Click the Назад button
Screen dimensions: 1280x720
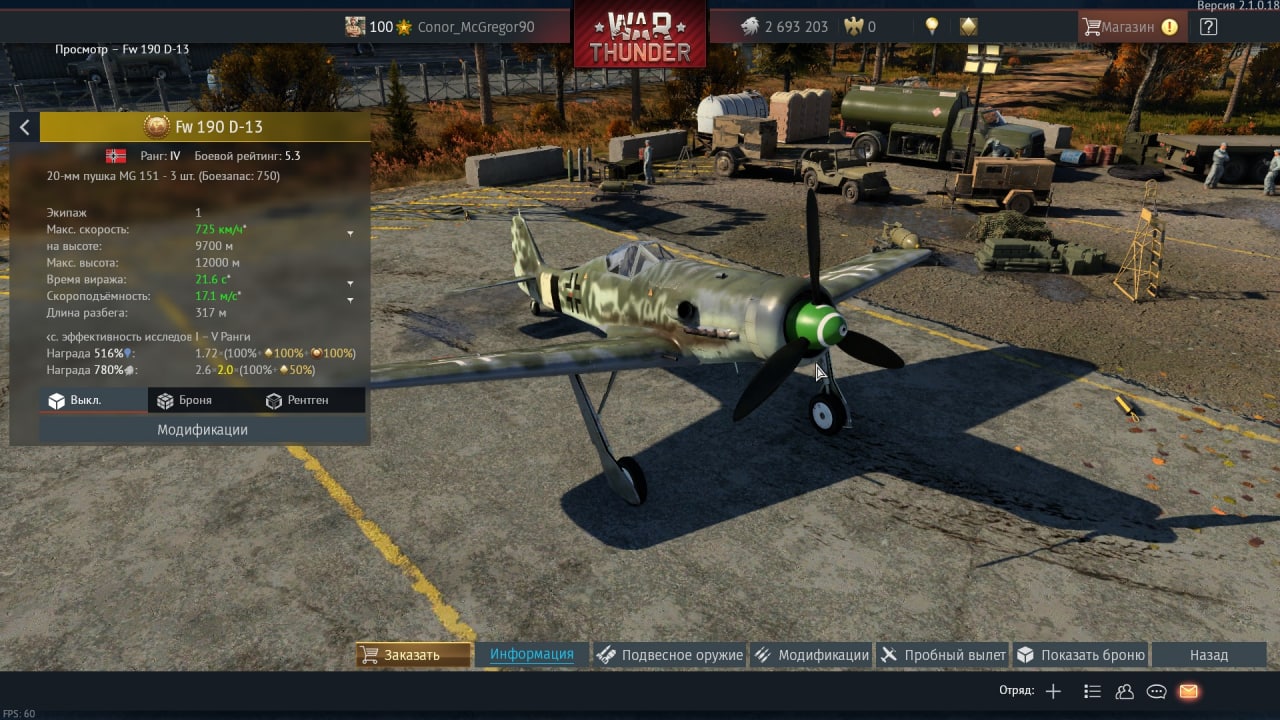point(1208,655)
